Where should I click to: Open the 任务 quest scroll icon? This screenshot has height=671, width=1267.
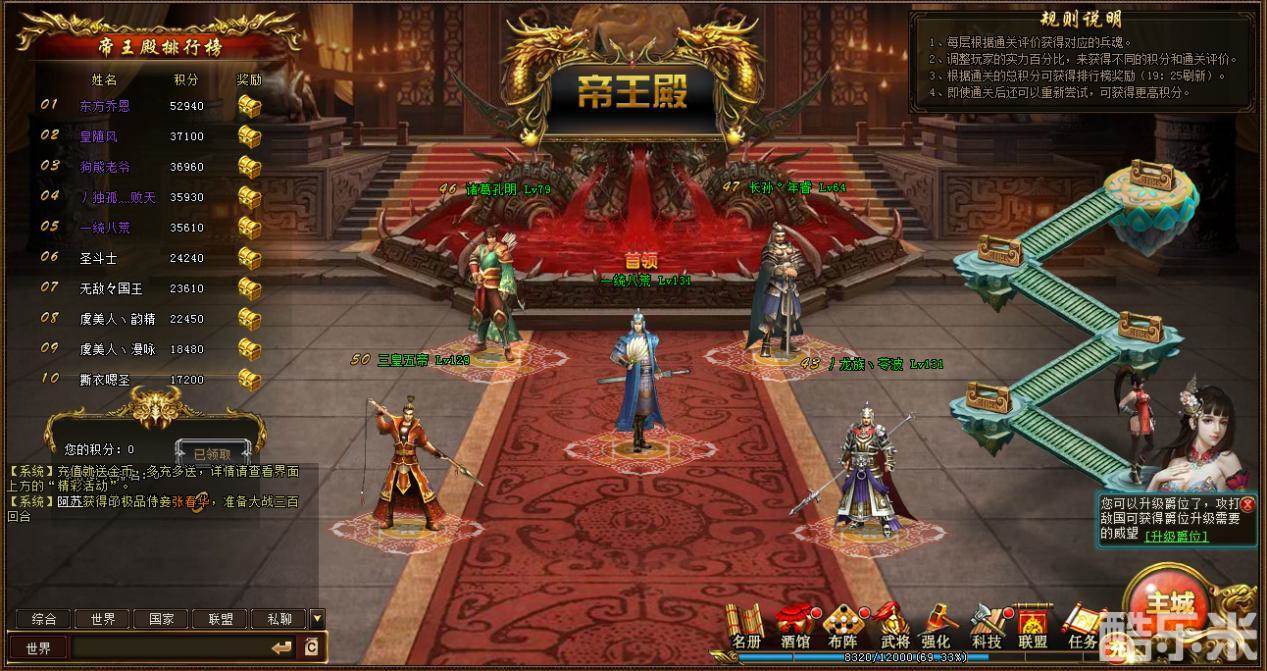(1081, 626)
